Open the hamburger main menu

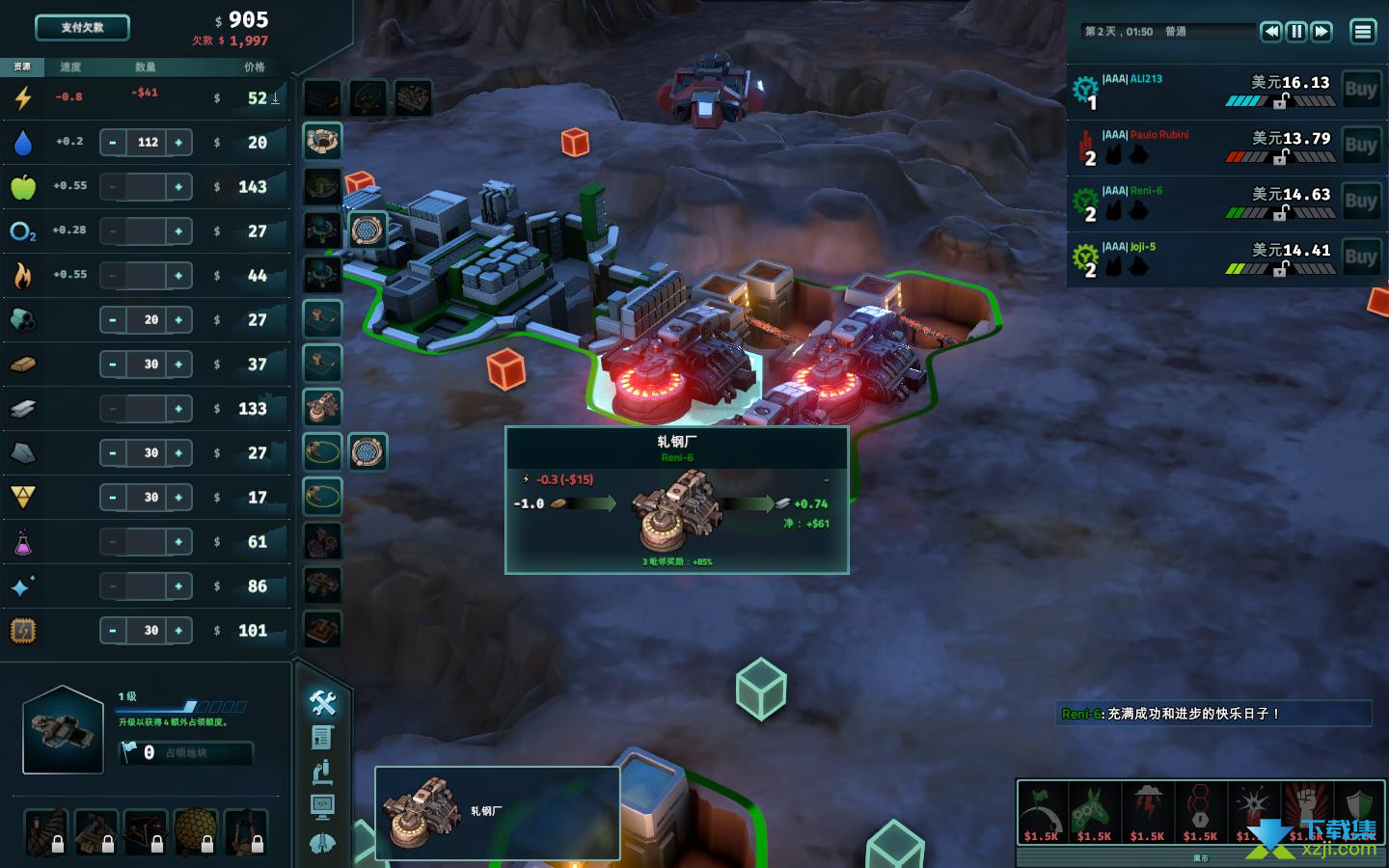click(1362, 32)
